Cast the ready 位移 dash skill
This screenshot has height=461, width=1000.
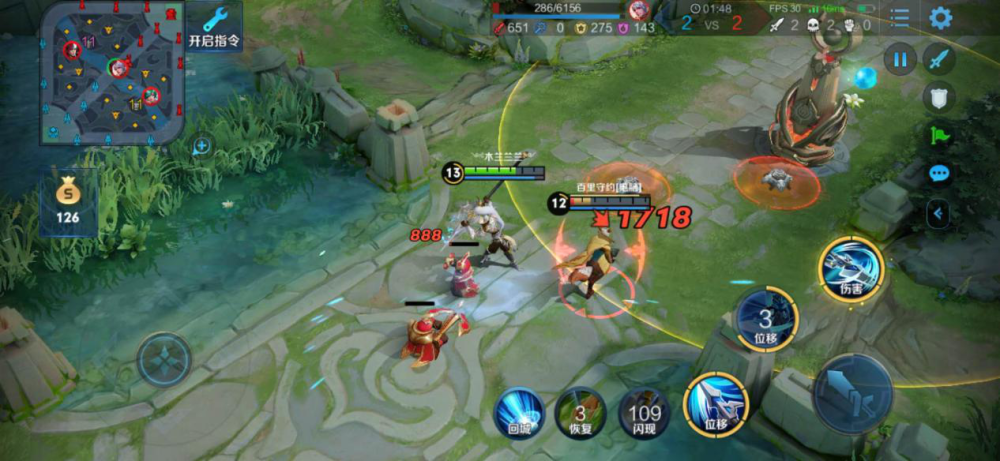point(716,404)
